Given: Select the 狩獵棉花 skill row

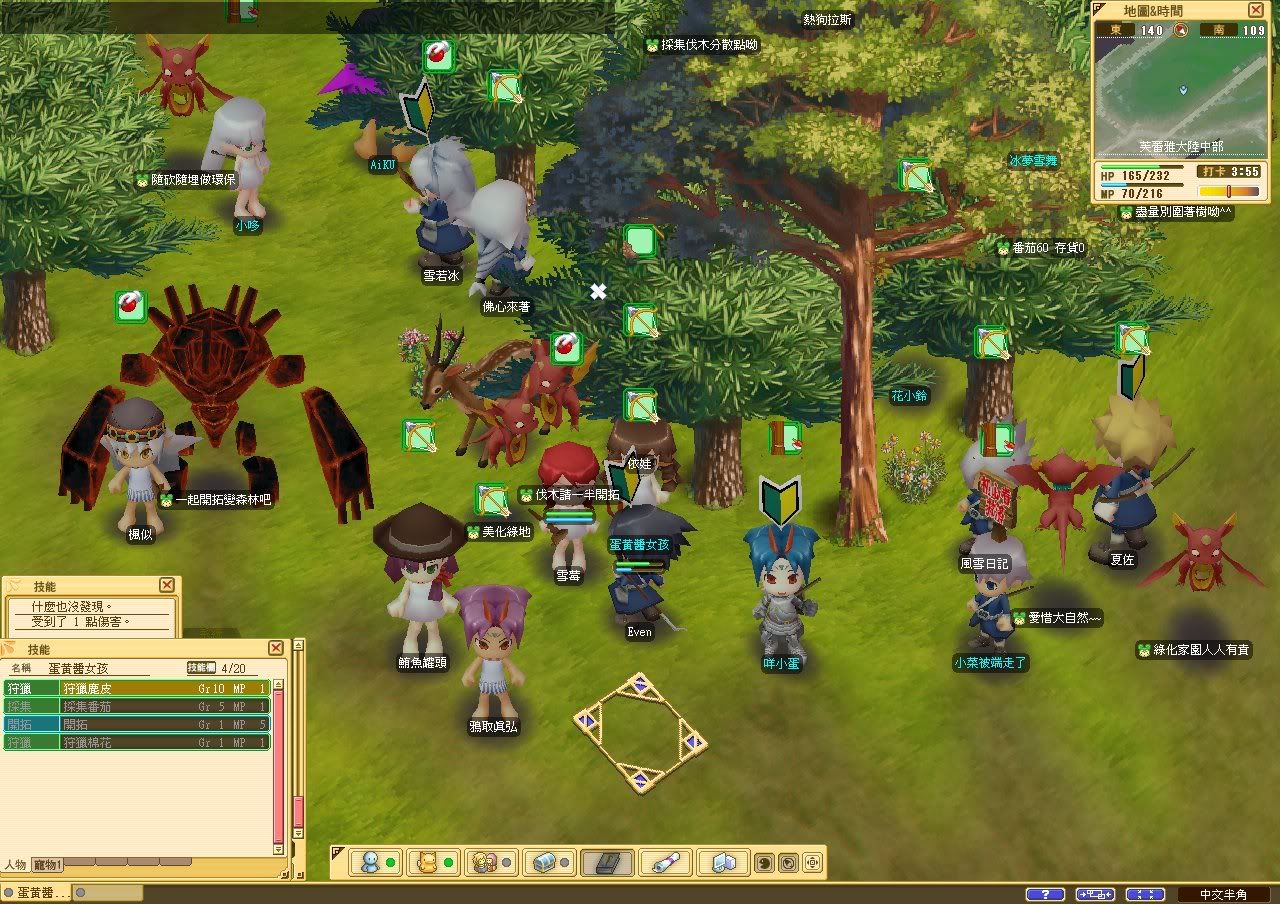Looking at the screenshot, I should point(137,742).
